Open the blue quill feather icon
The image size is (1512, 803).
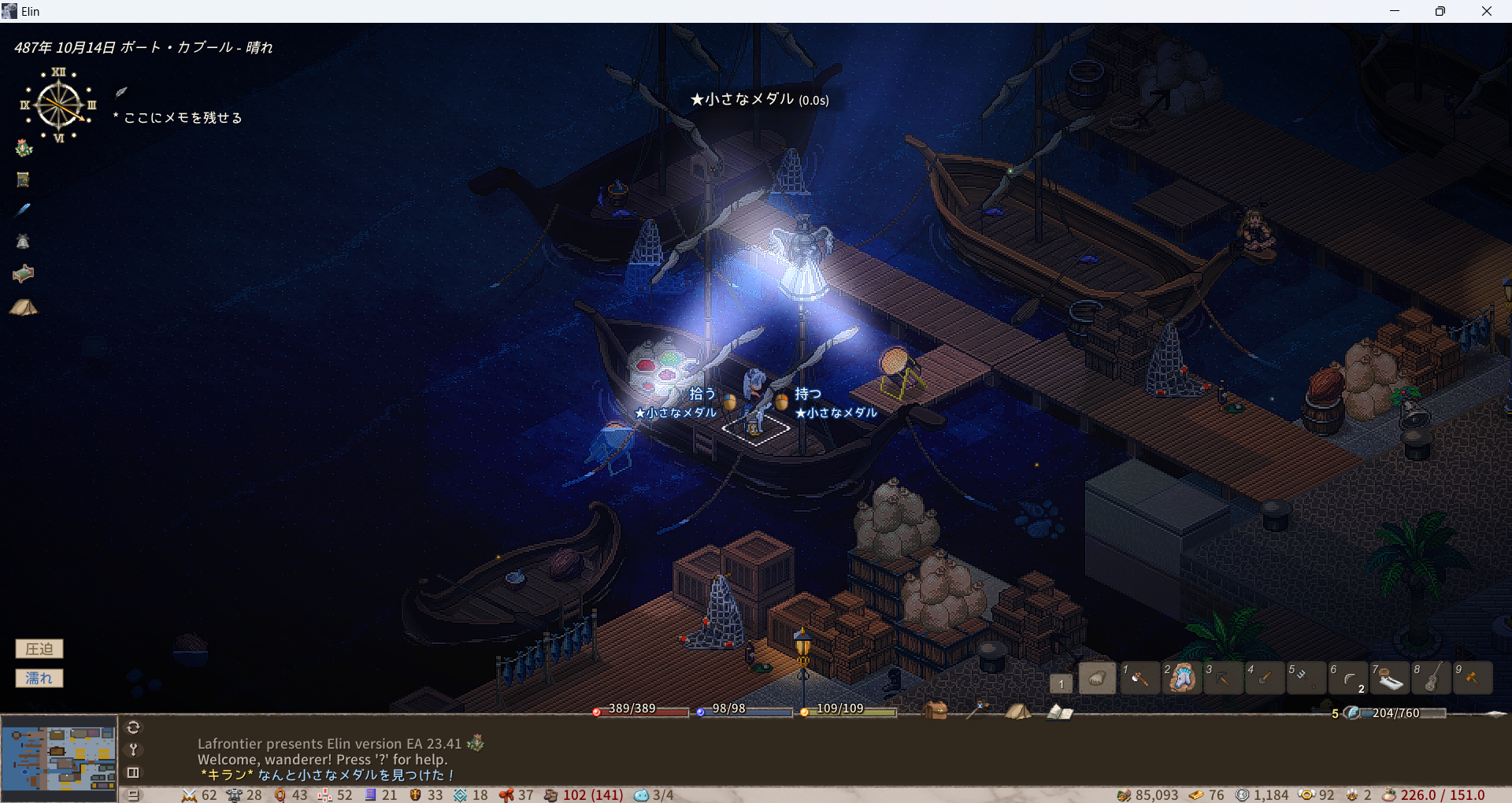(24, 209)
